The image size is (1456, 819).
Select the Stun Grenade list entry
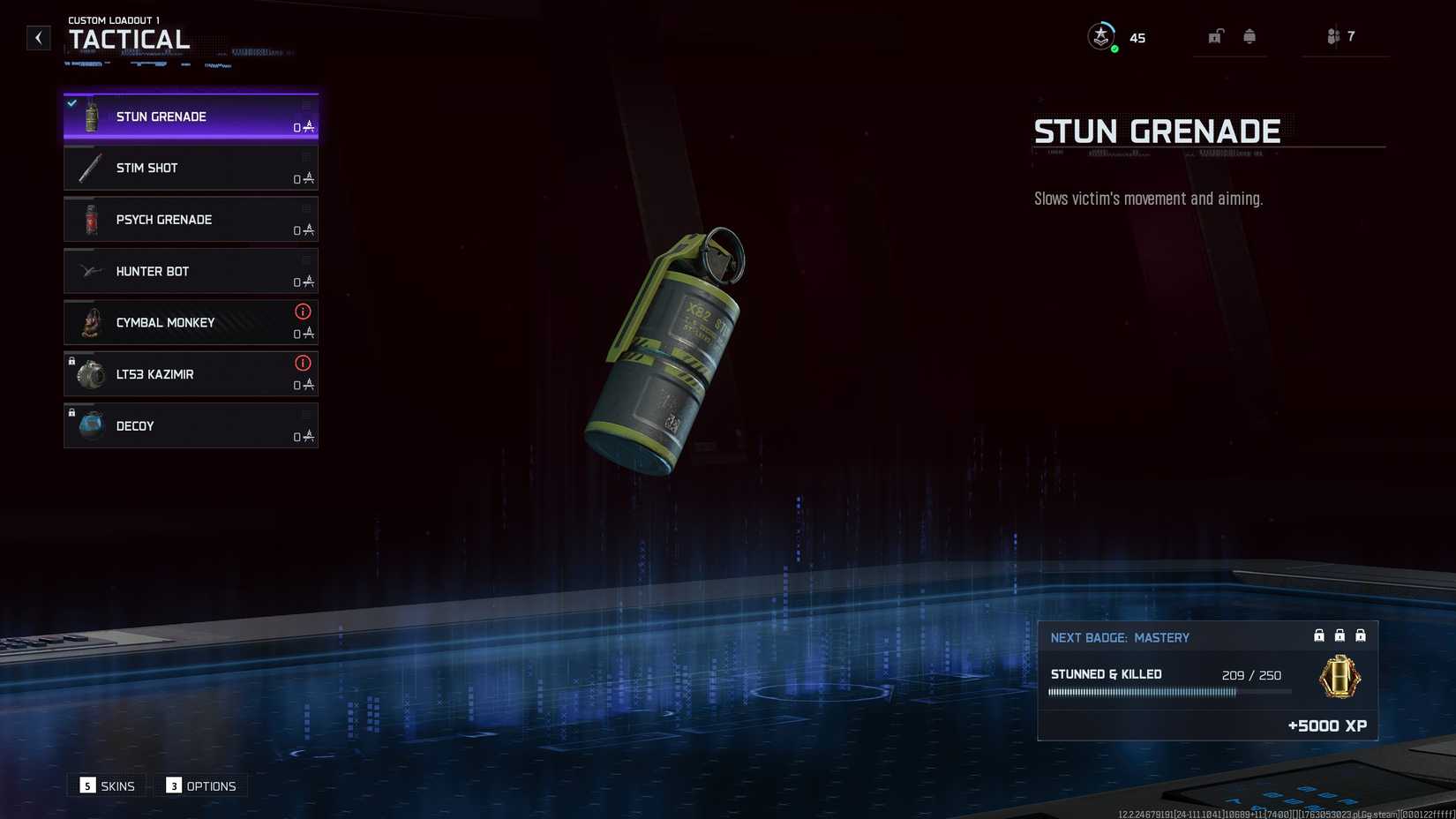click(190, 116)
